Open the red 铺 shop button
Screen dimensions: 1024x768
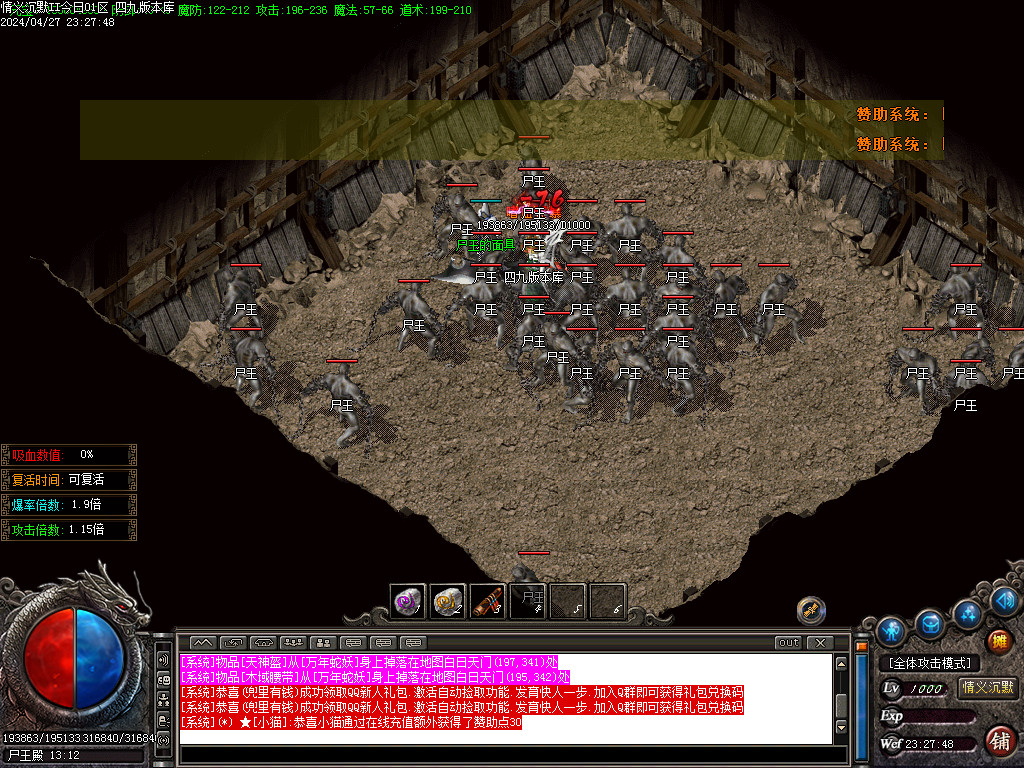998,741
